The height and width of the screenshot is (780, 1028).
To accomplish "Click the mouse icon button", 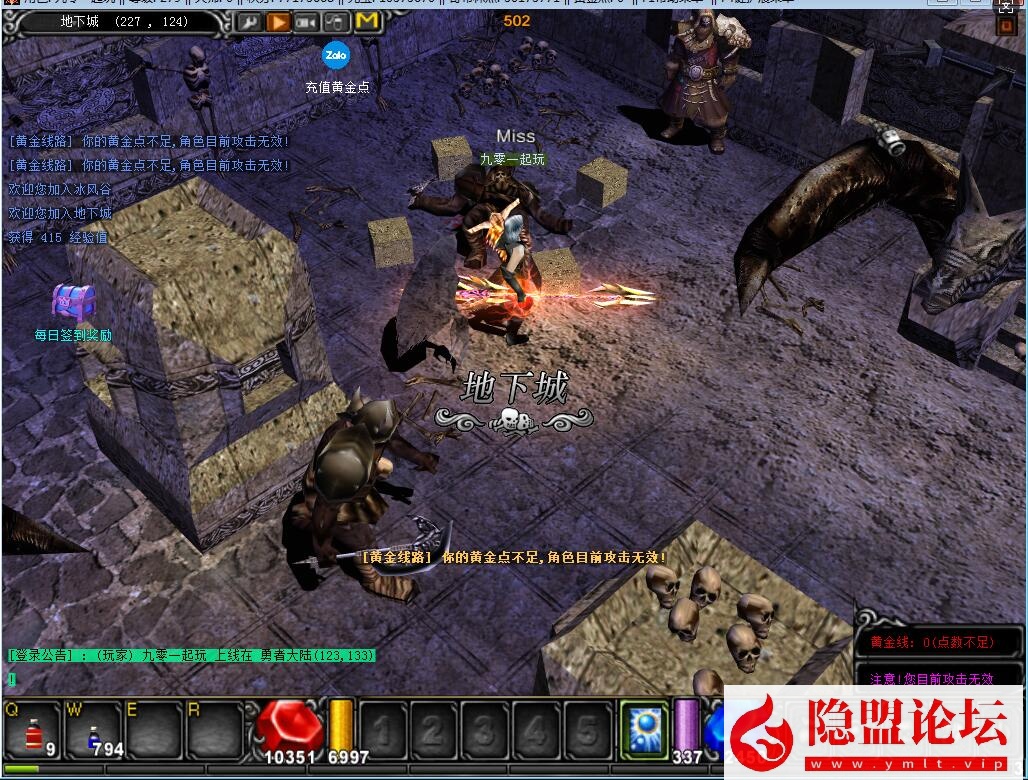I will (x=337, y=21).
